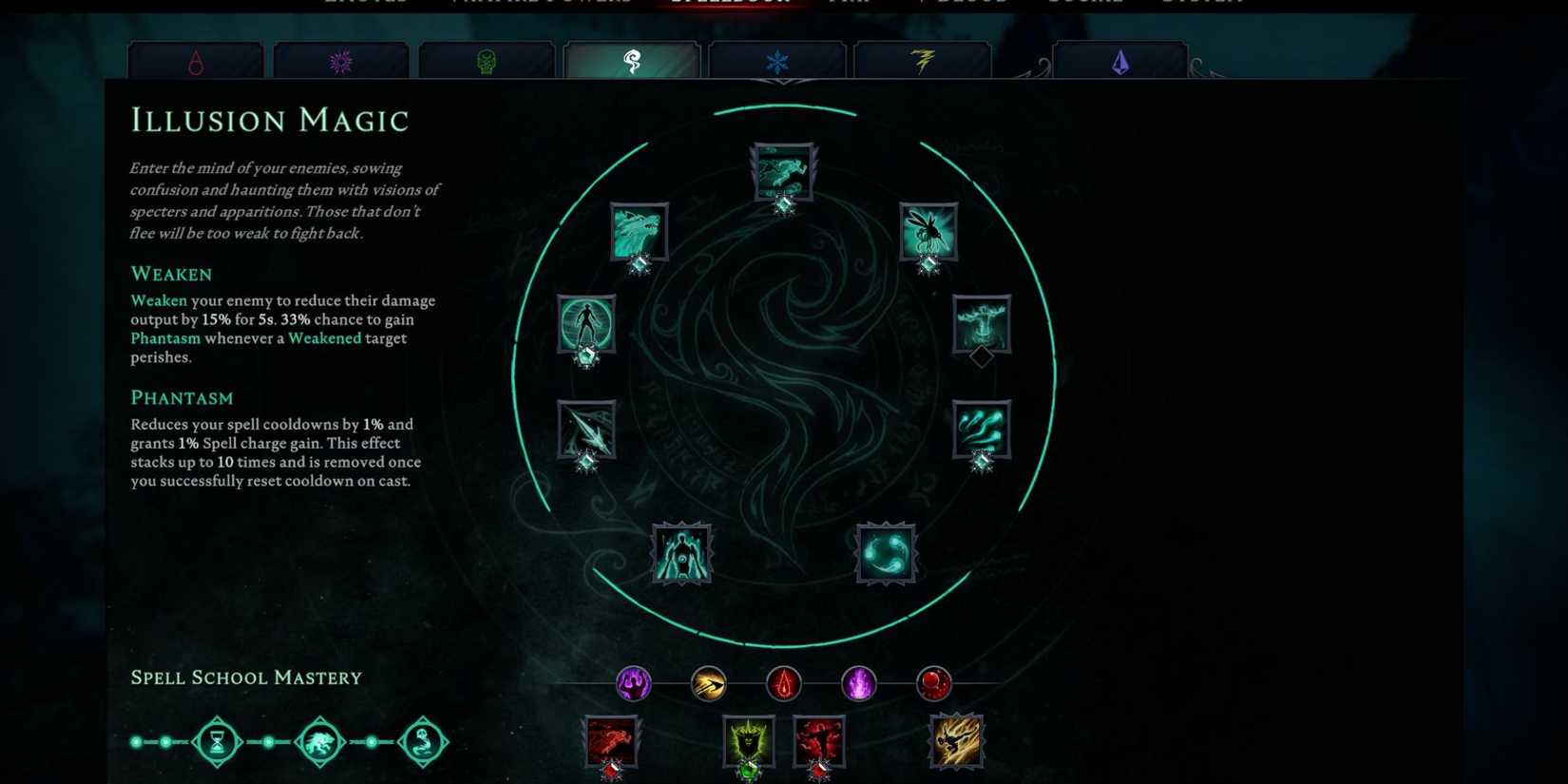Open the Blood magic school tab

point(195,60)
